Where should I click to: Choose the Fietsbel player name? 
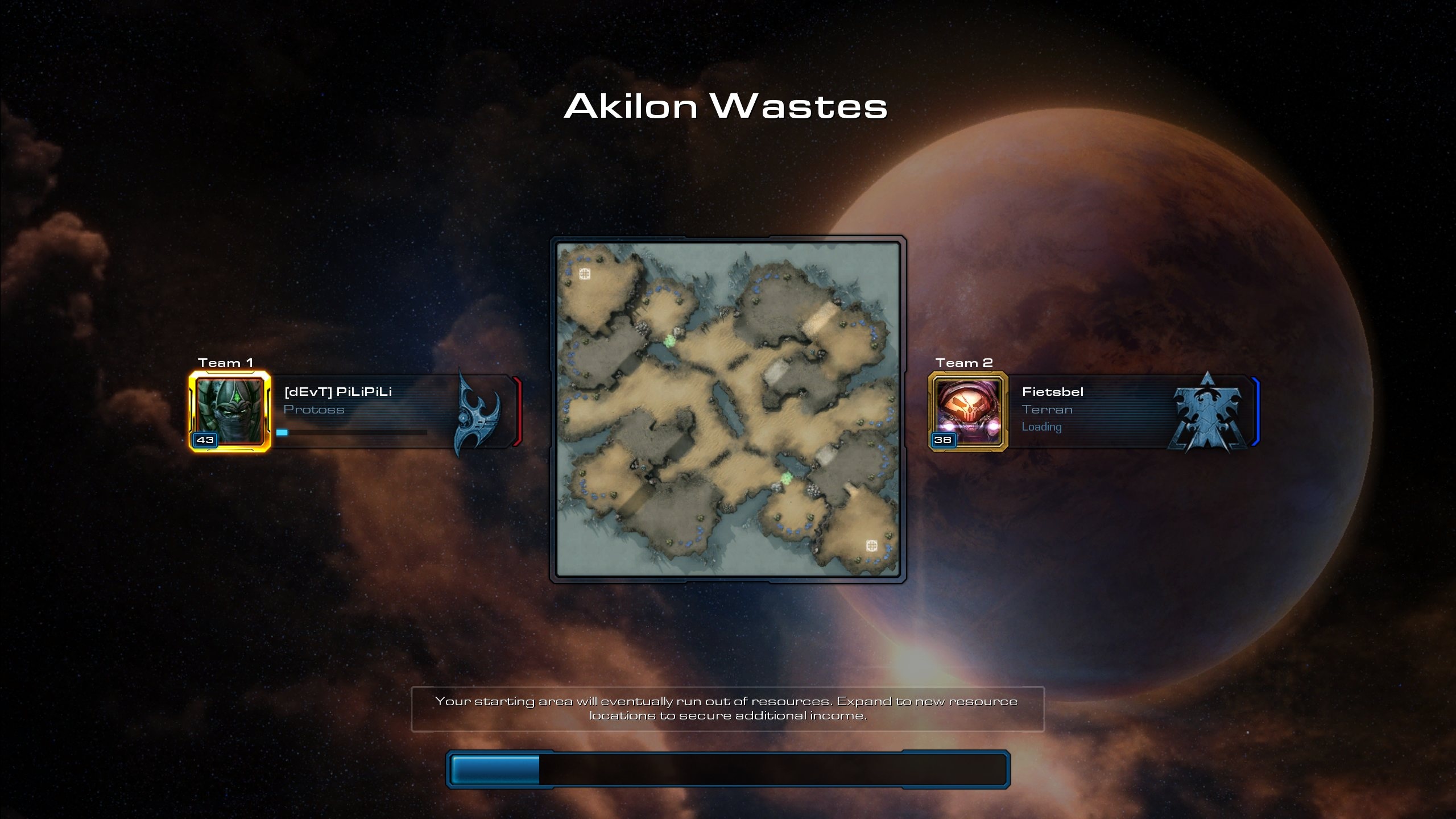[1052, 392]
